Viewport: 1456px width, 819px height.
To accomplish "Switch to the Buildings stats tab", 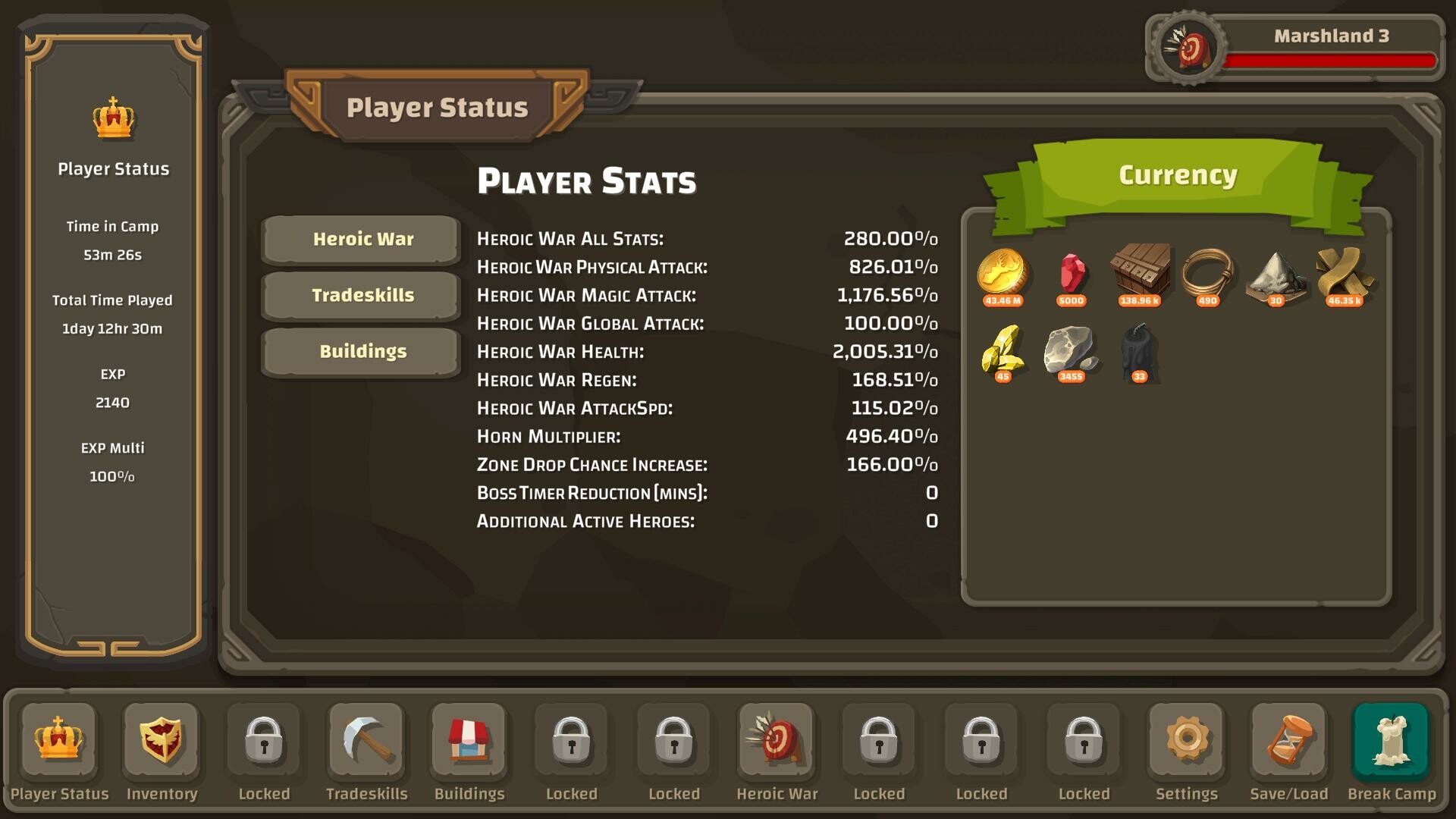I will (360, 351).
